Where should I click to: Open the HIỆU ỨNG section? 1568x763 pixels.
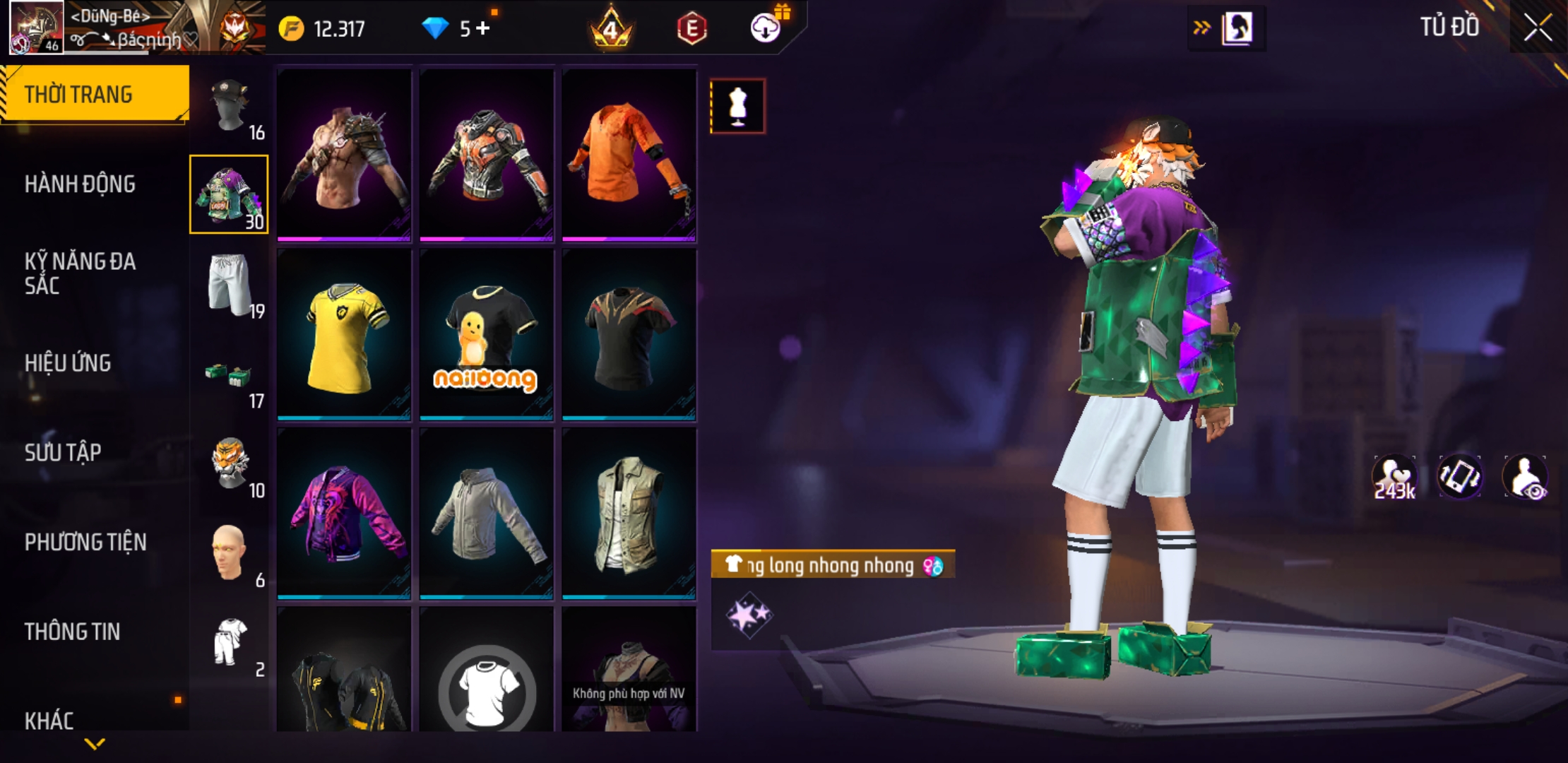click(68, 363)
